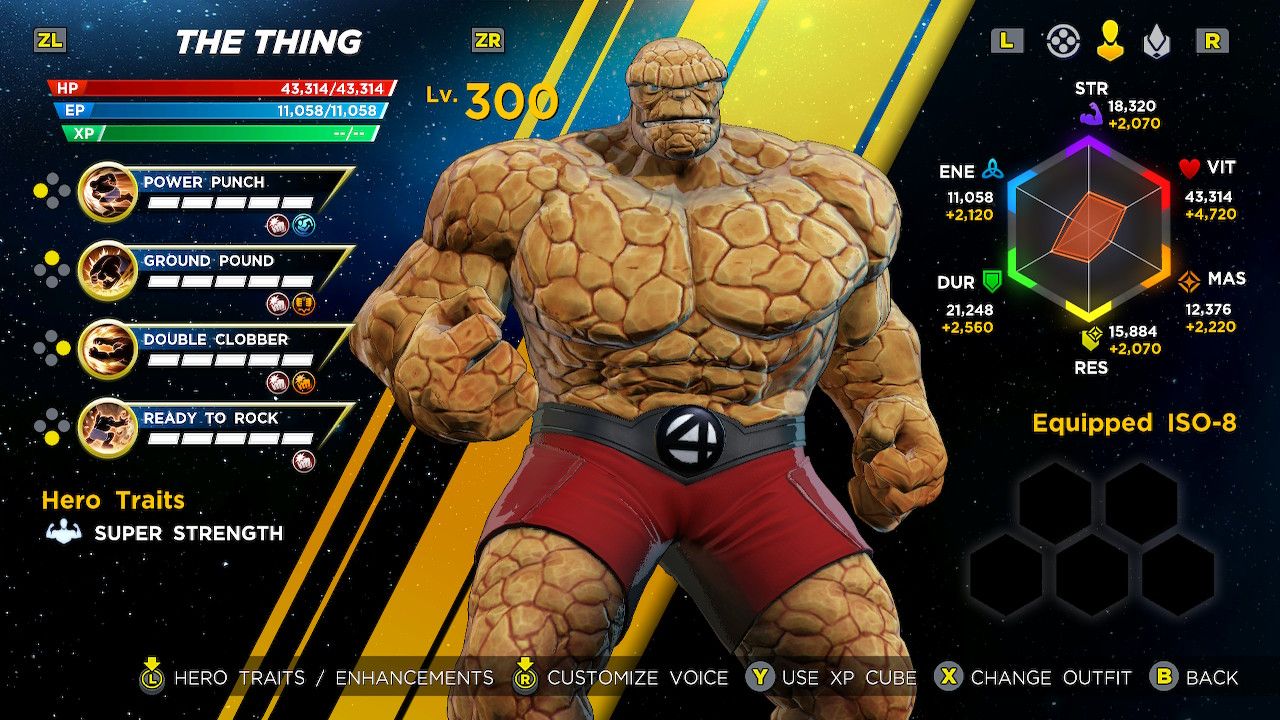Click the ENE energy stat icon
This screenshot has width=1280, height=720.
(x=994, y=170)
